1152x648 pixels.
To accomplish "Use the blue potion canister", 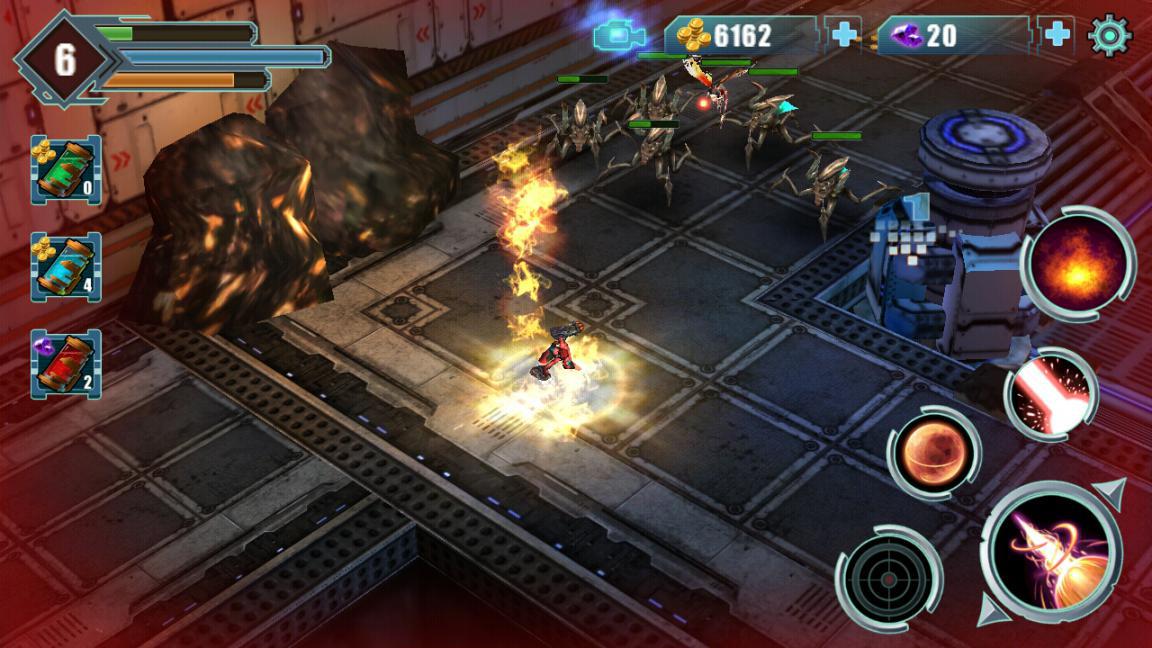I will pos(65,267).
